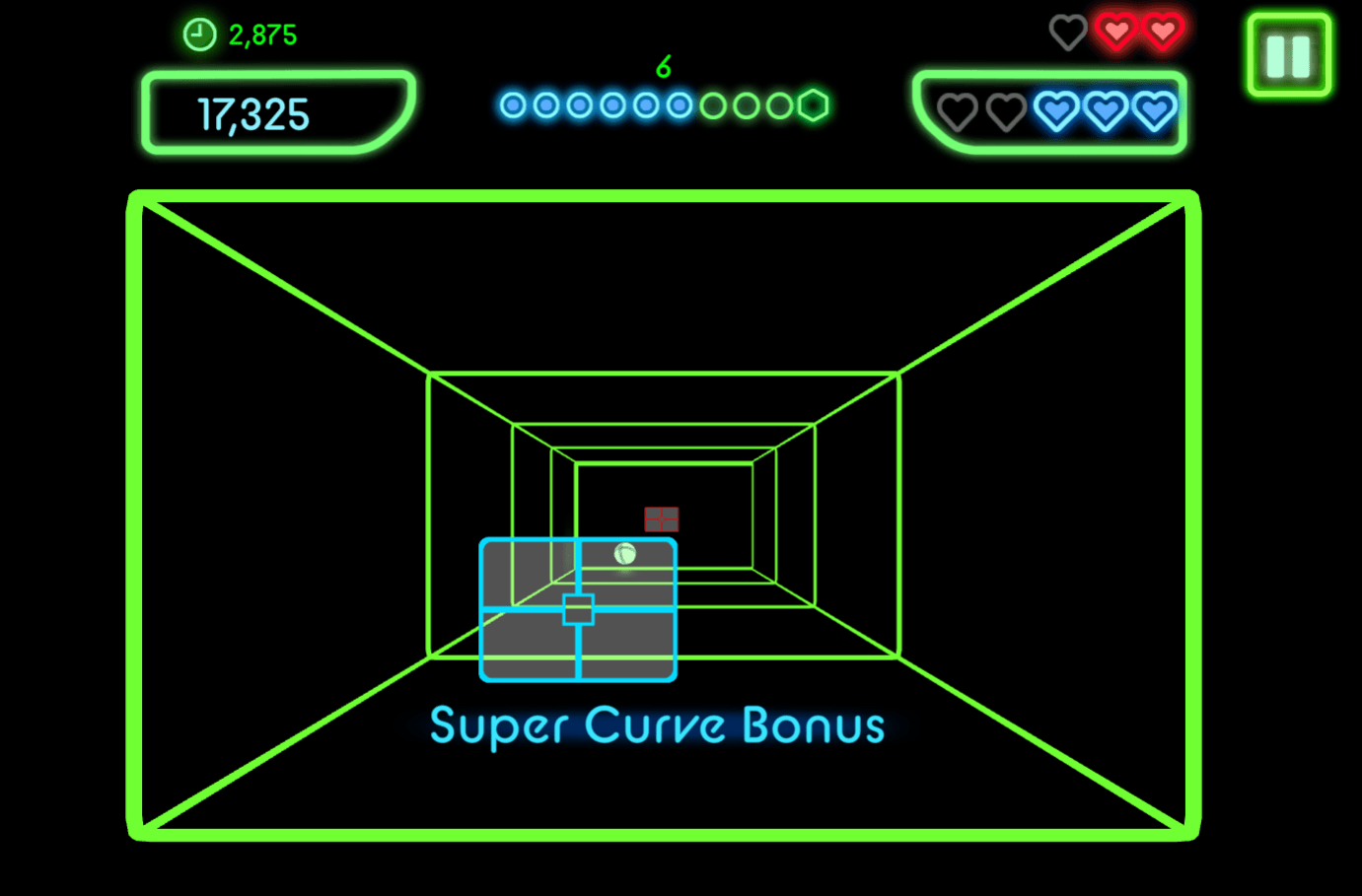Viewport: 1362px width, 896px height.
Task: Click the gray empty heart above the pause button
Action: [x=1068, y=31]
